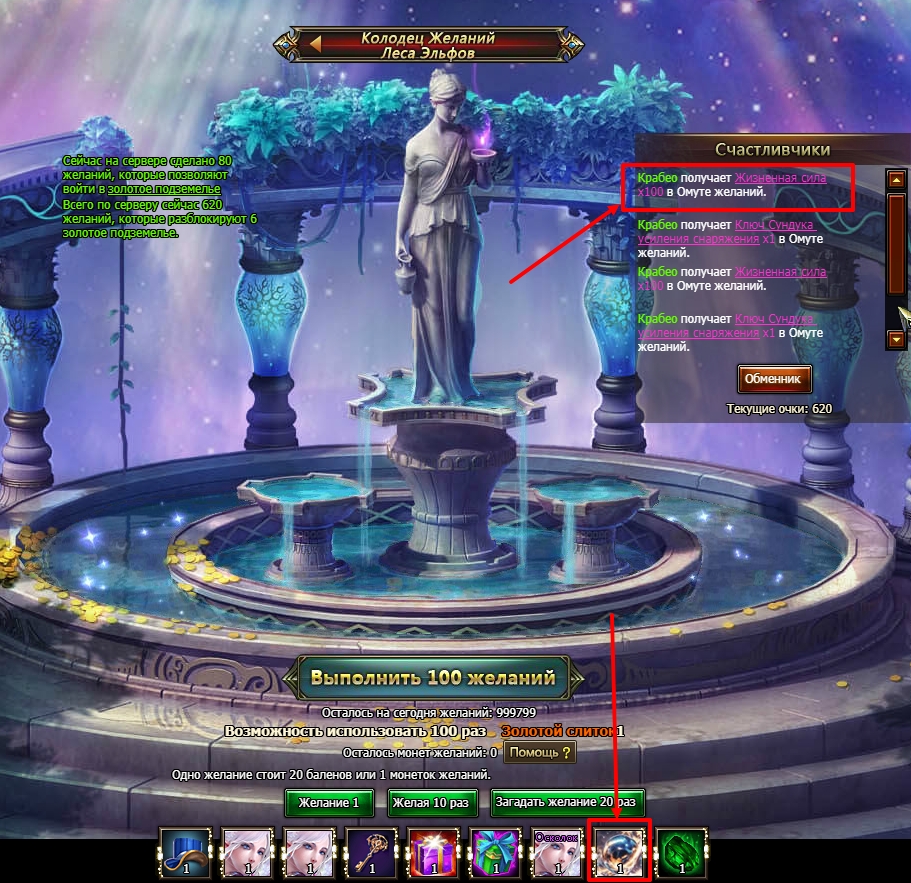Click the Счастливчики list's down arrow
Viewport: 911px width, 883px height.
[x=896, y=339]
